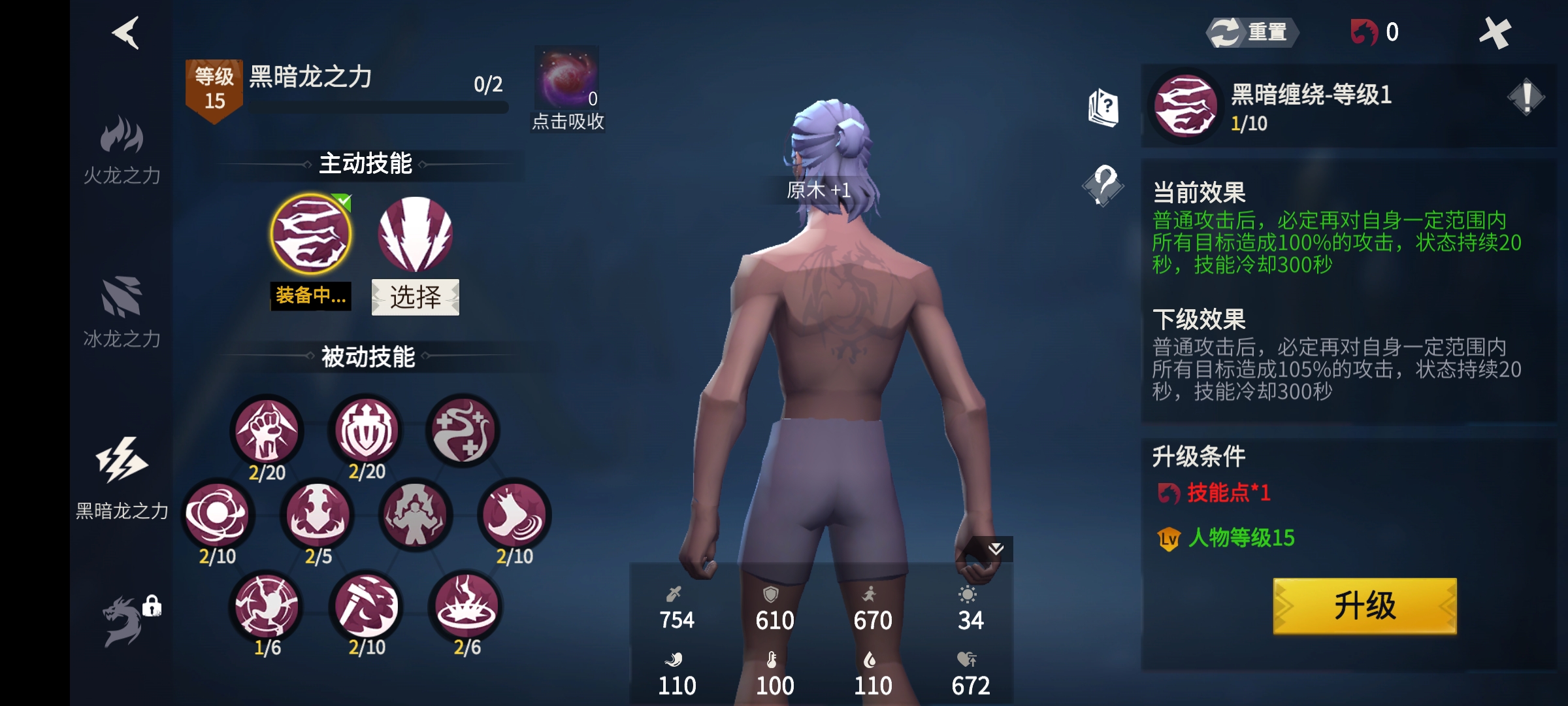Switch to the 冰龙之力 tab

click(x=122, y=312)
